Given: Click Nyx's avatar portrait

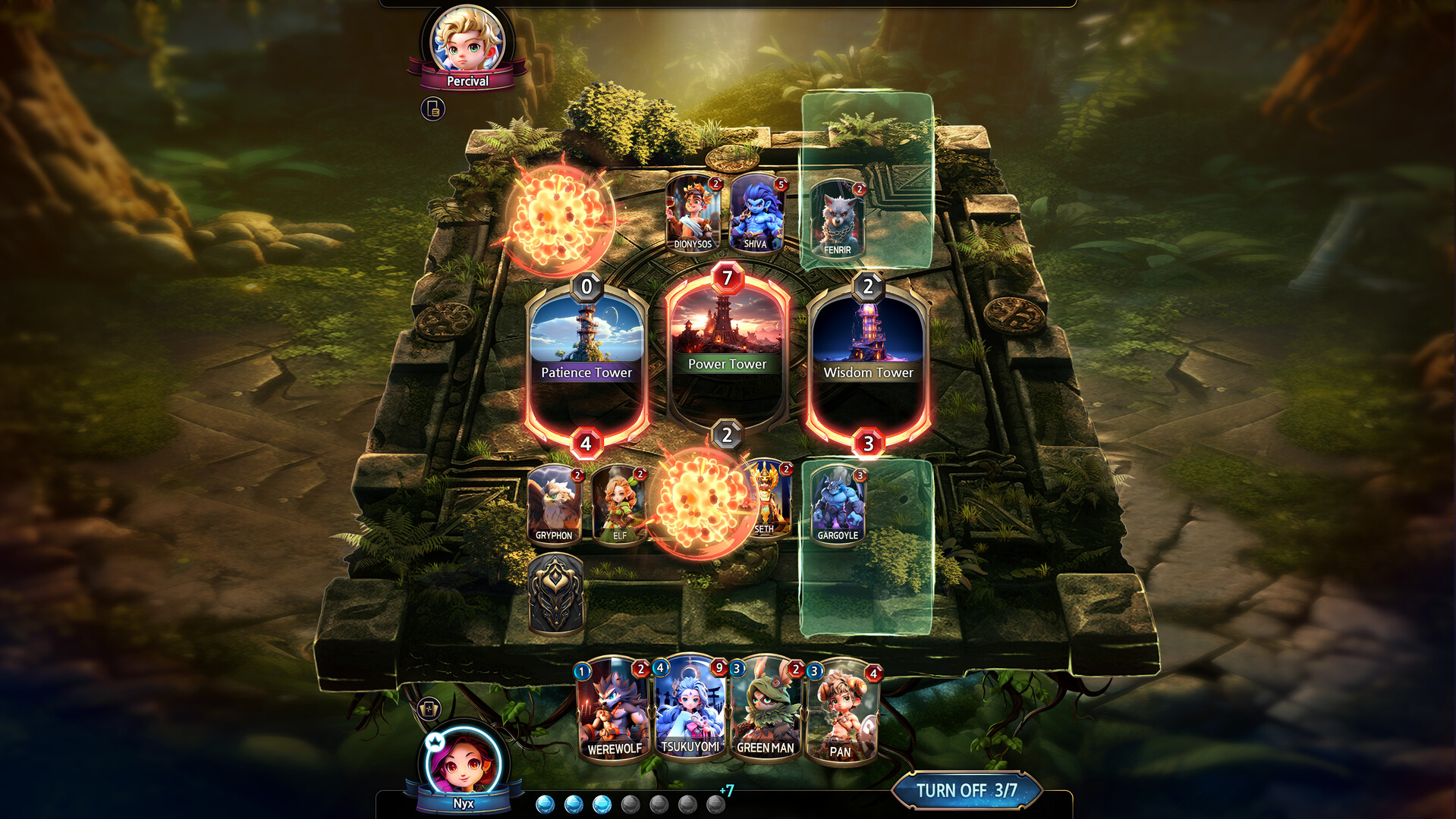Looking at the screenshot, I should pyautogui.click(x=465, y=762).
